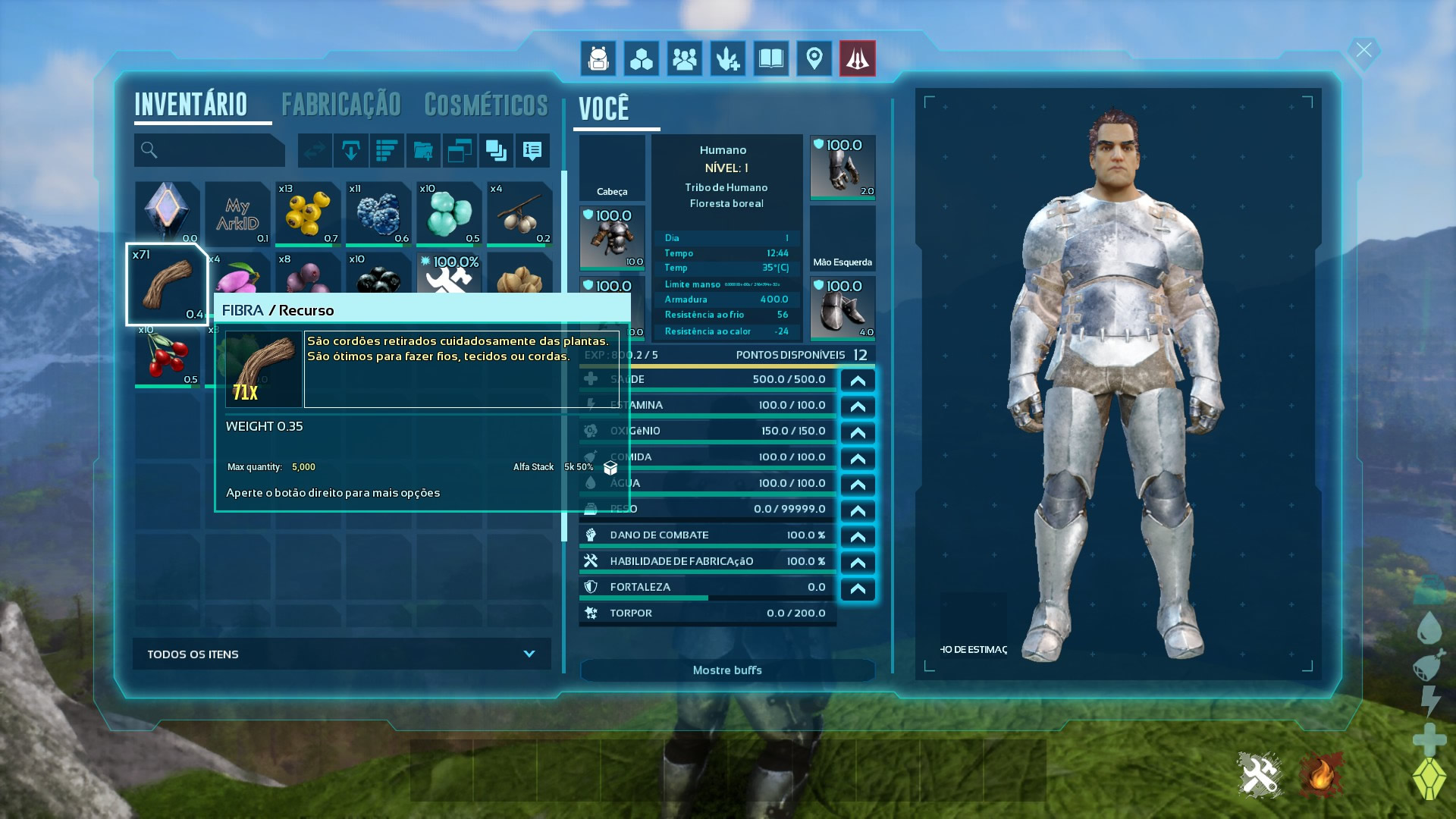Image resolution: width=1456 pixels, height=819 pixels.
Task: Add a point to Fortaleza
Action: pyautogui.click(x=858, y=588)
